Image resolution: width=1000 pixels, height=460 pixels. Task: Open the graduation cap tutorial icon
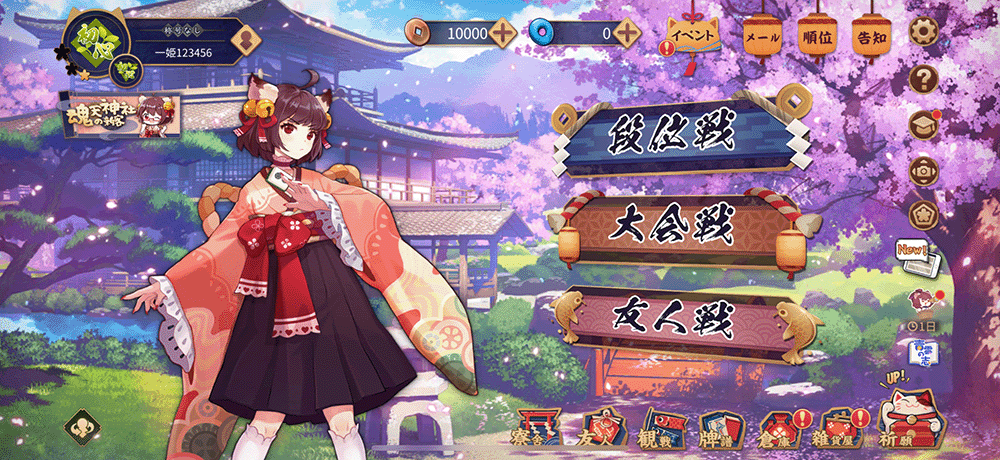click(x=925, y=124)
